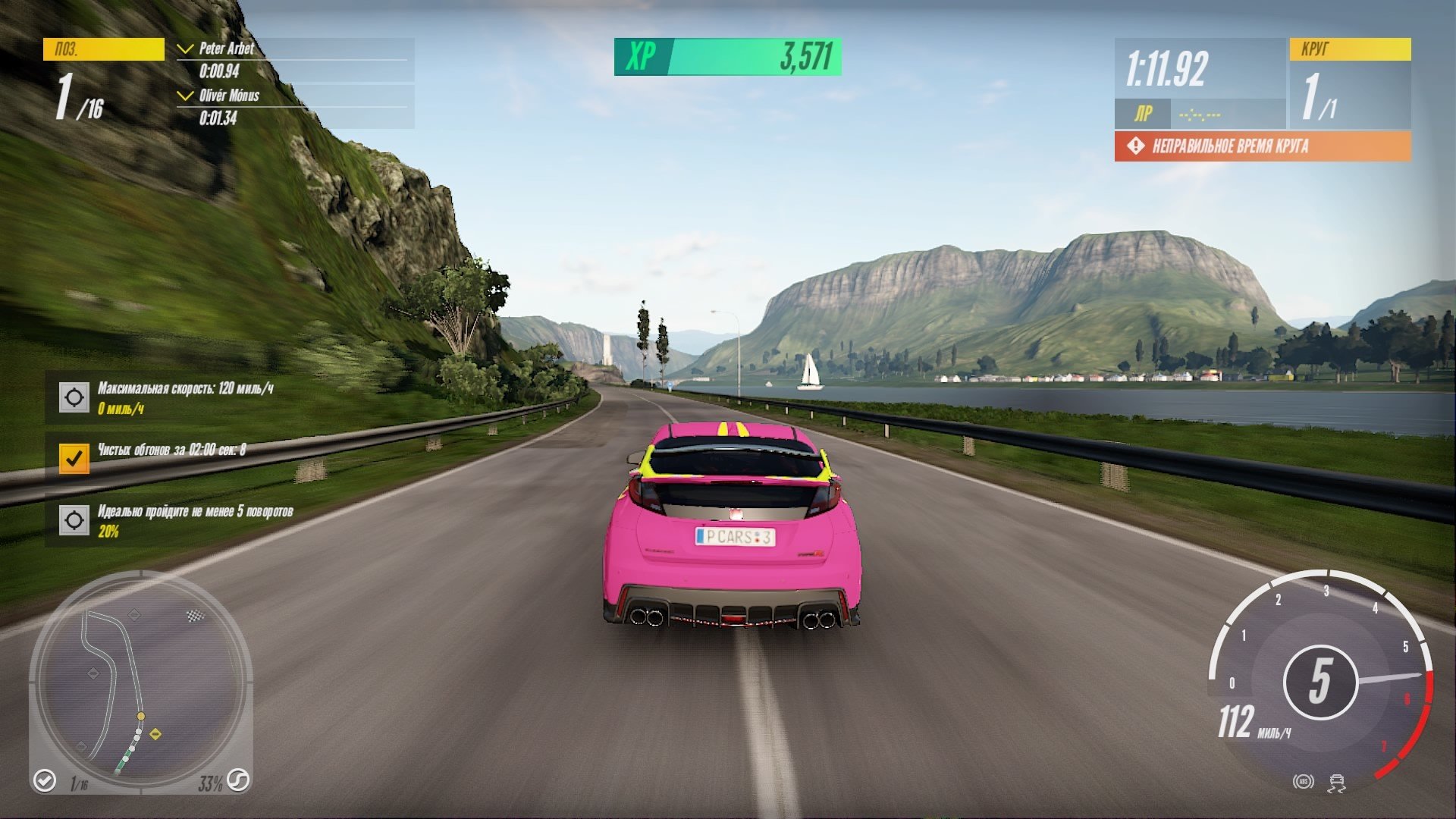1456x819 pixels.
Task: Click the checkered finish flag on the minimap
Action: tap(195, 616)
